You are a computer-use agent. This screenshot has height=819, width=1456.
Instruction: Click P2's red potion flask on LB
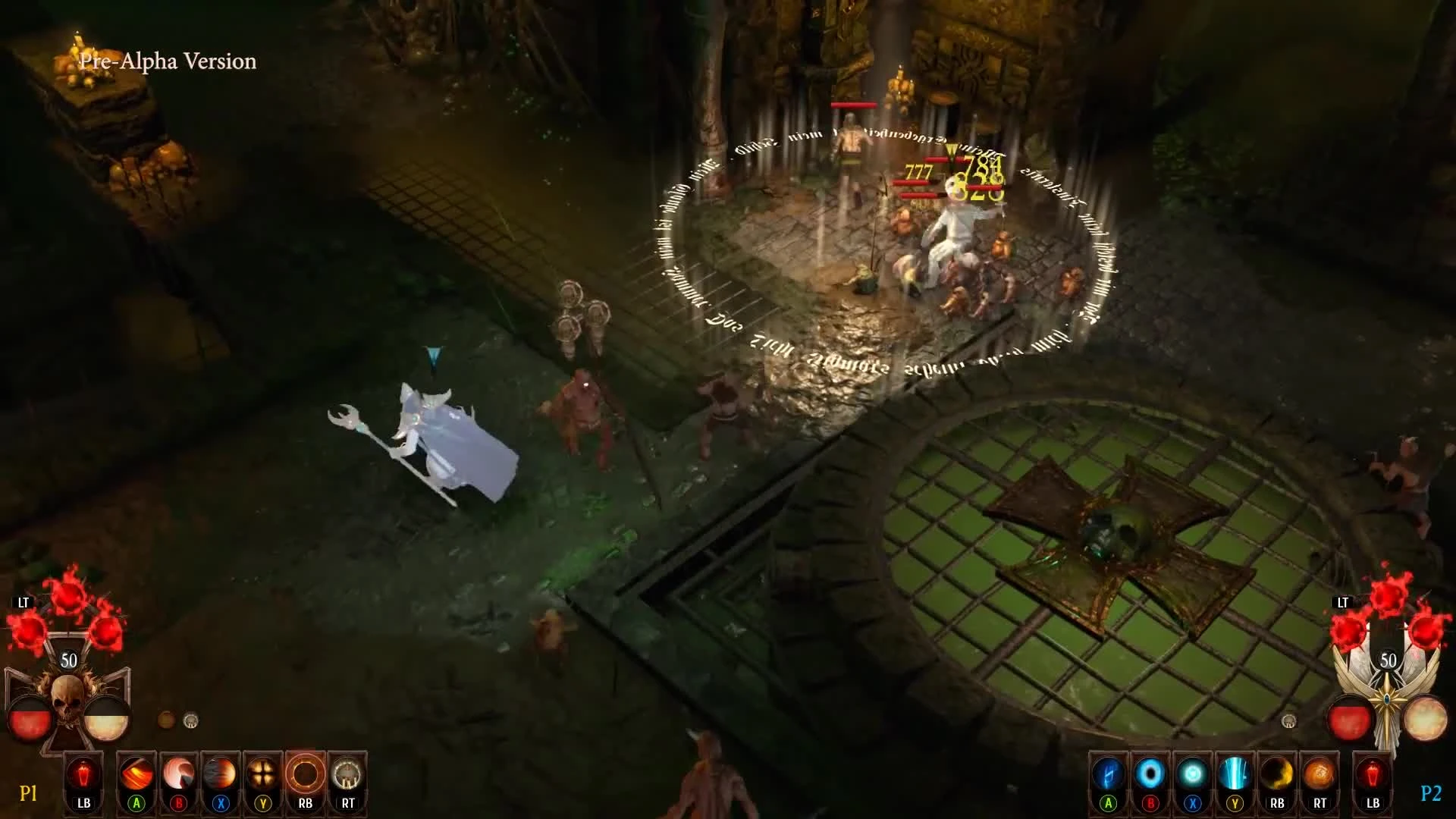tap(1373, 772)
